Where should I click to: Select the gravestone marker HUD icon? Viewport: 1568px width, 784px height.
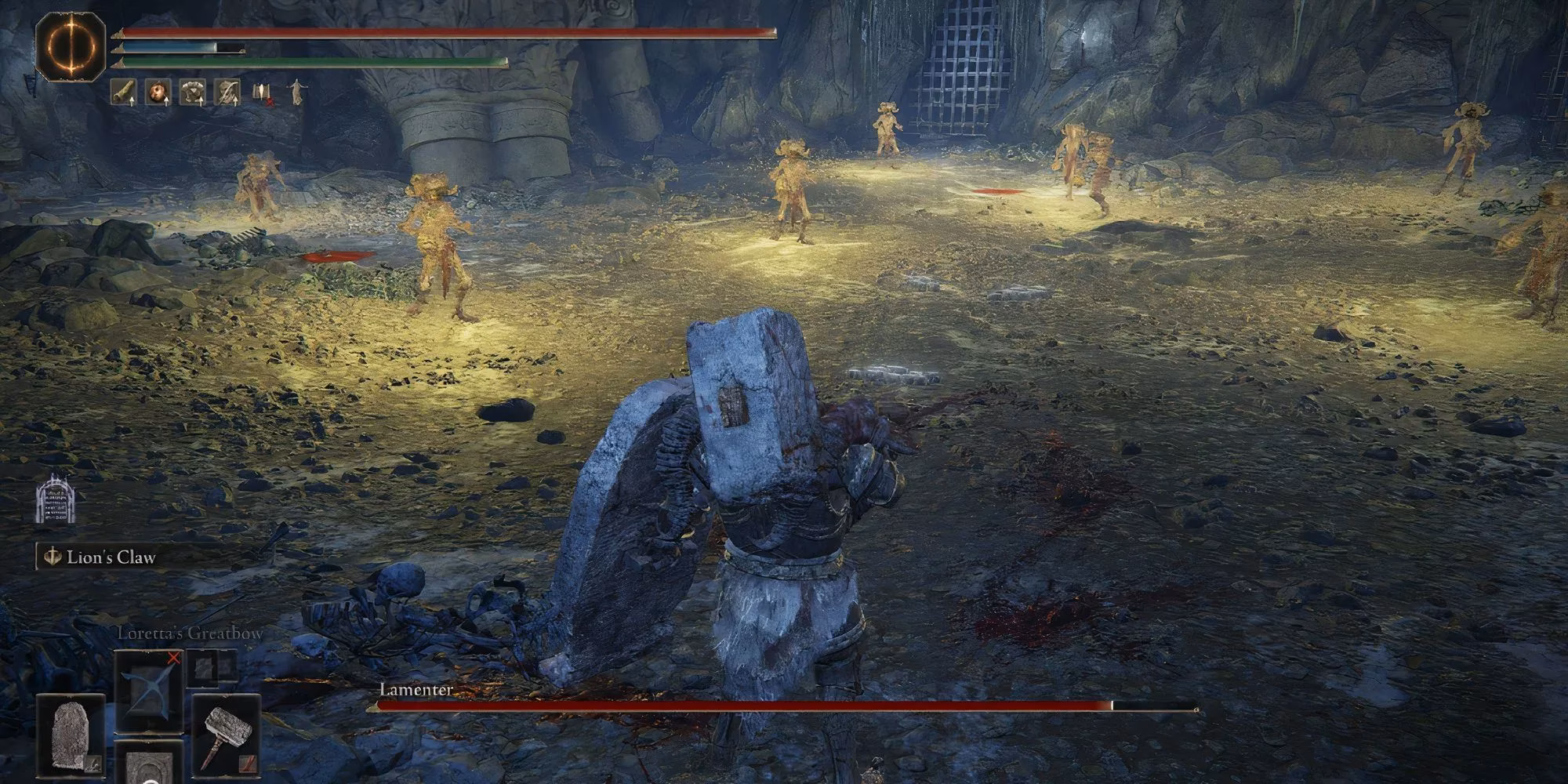tap(55, 499)
